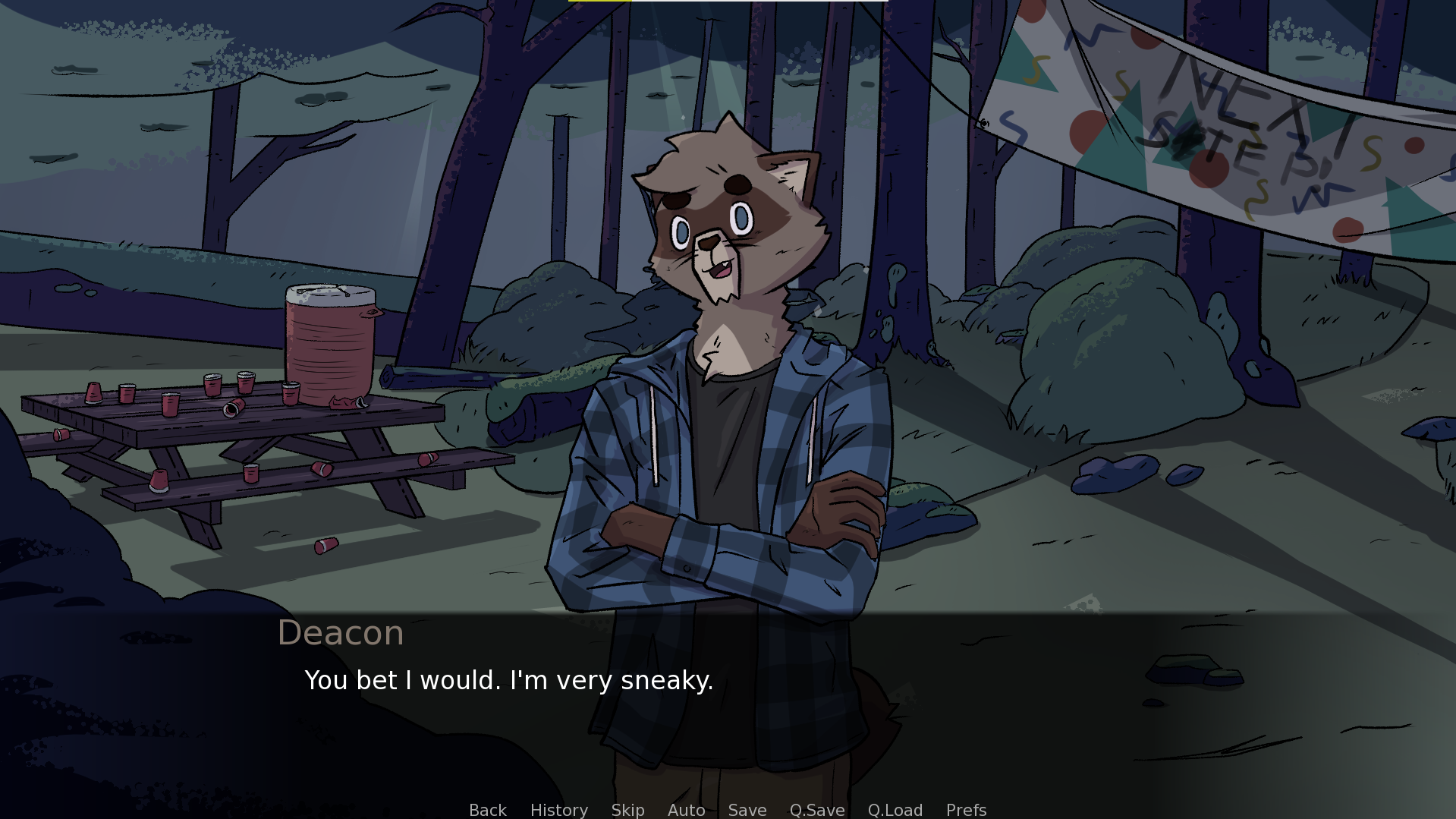Toggle Auto advance mode
Image resolution: width=1456 pixels, height=819 pixels.
(x=686, y=810)
